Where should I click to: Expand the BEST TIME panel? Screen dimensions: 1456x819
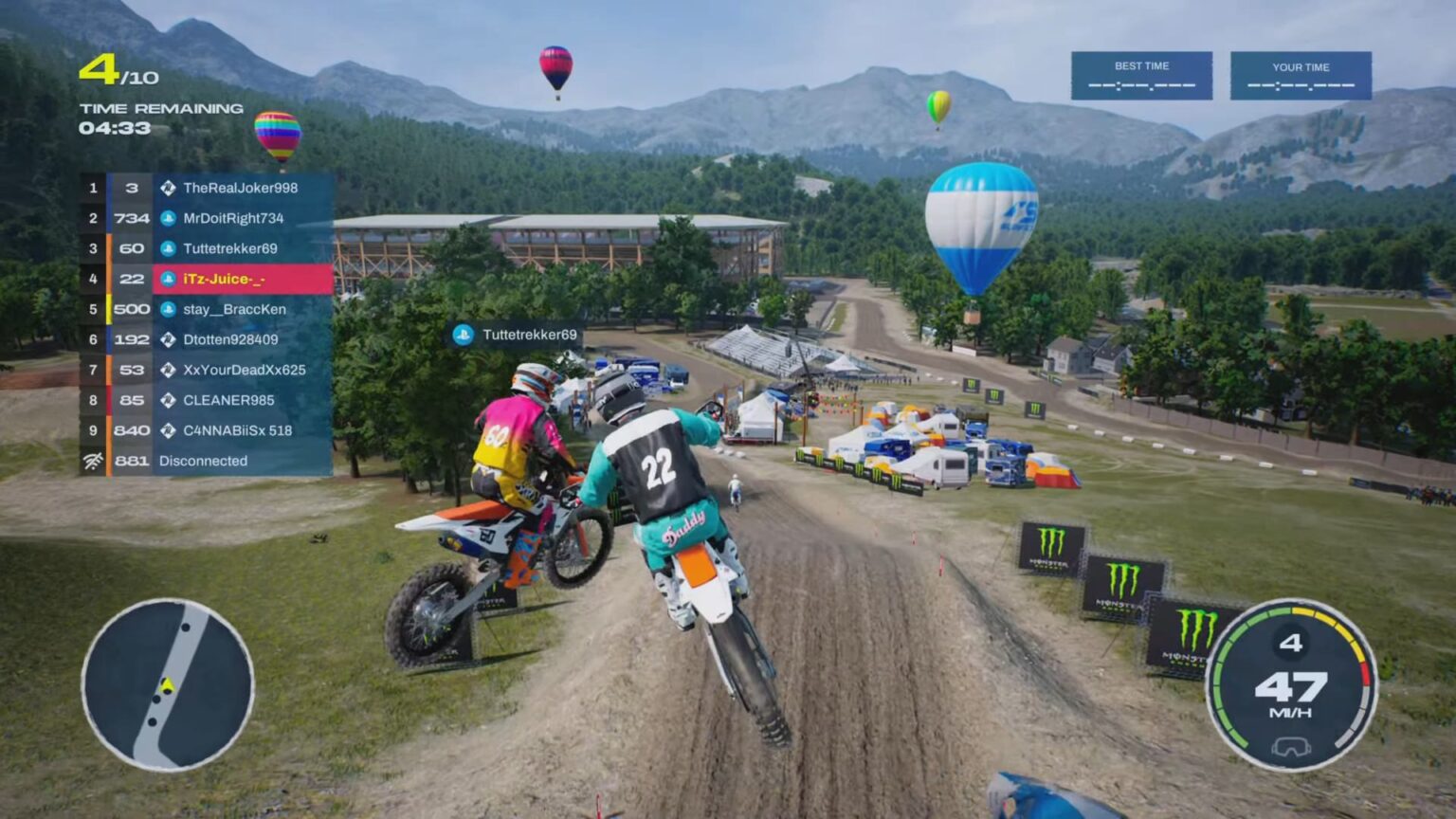click(x=1141, y=78)
